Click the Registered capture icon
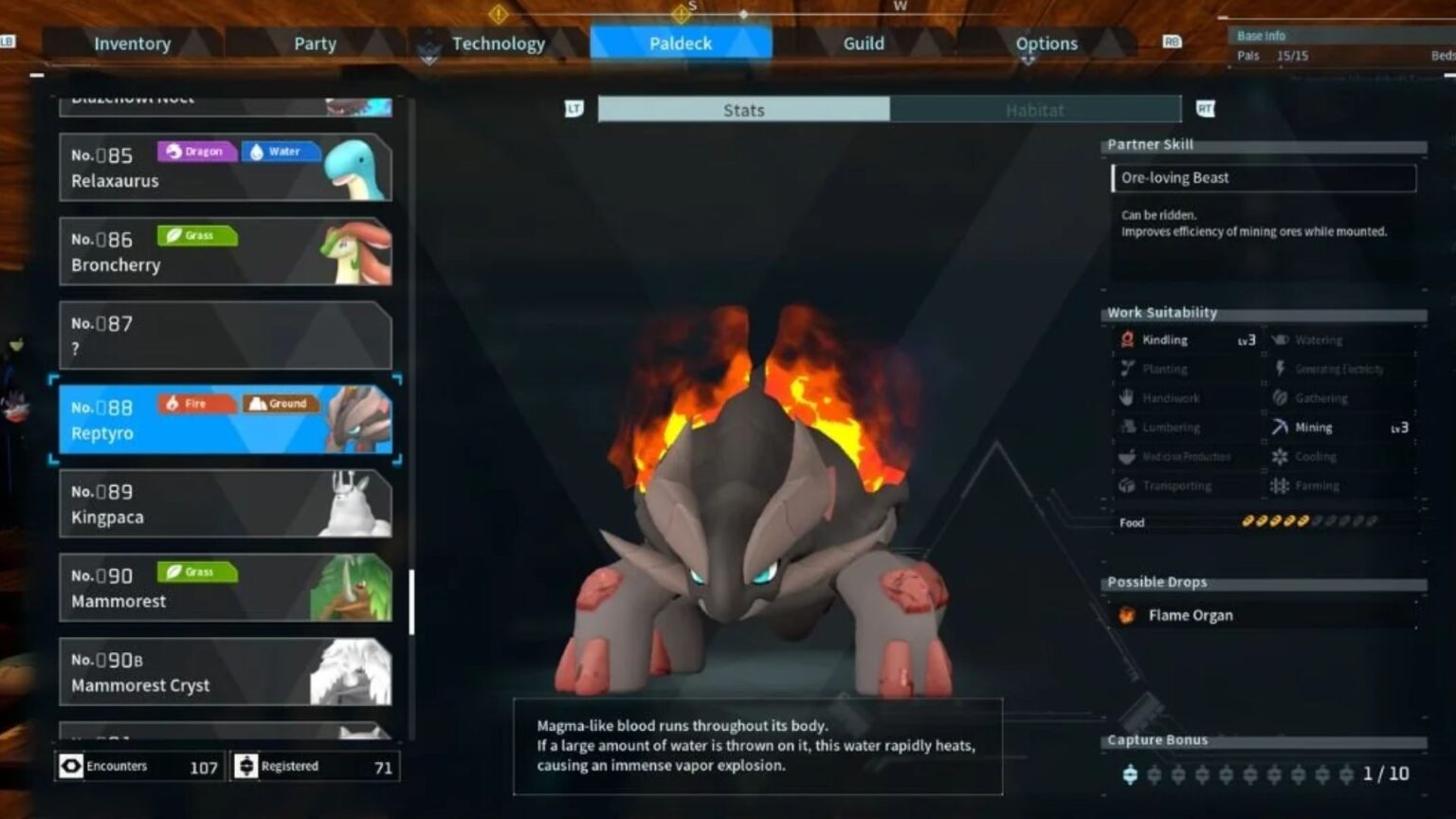The height and width of the screenshot is (819, 1456). [x=246, y=766]
